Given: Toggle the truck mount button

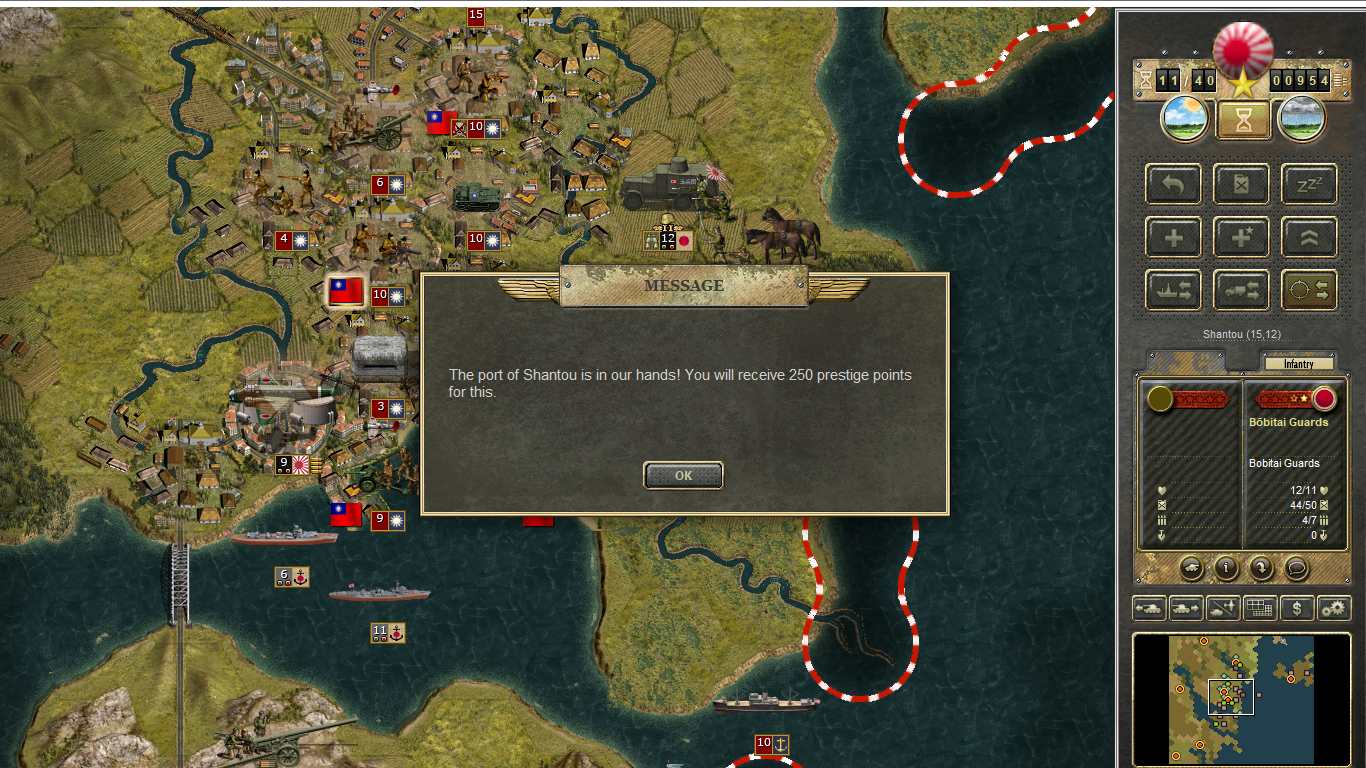Looking at the screenshot, I should point(1241,290).
